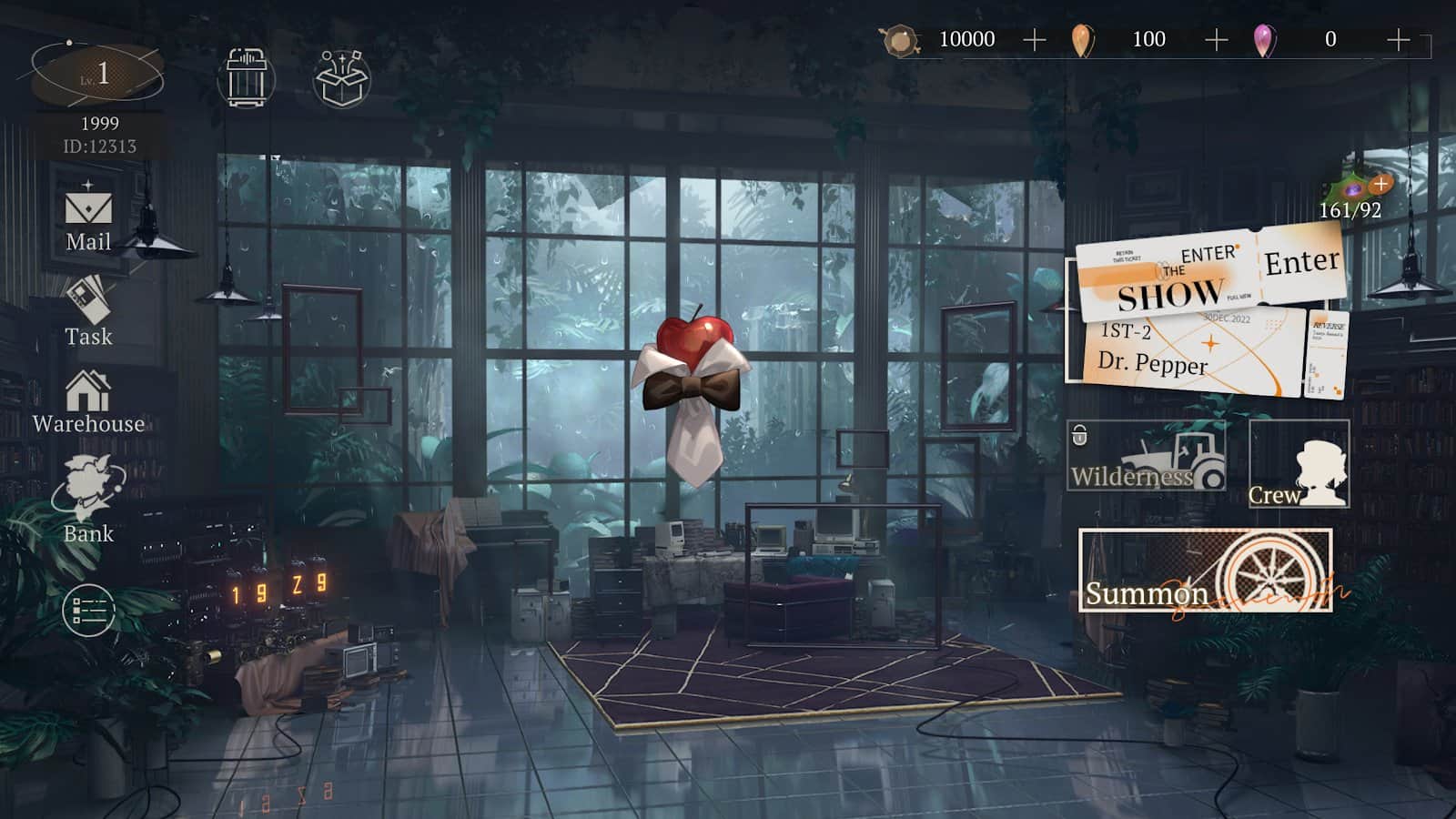Add more of the orange drop currency
The image size is (1456, 819).
(1216, 39)
